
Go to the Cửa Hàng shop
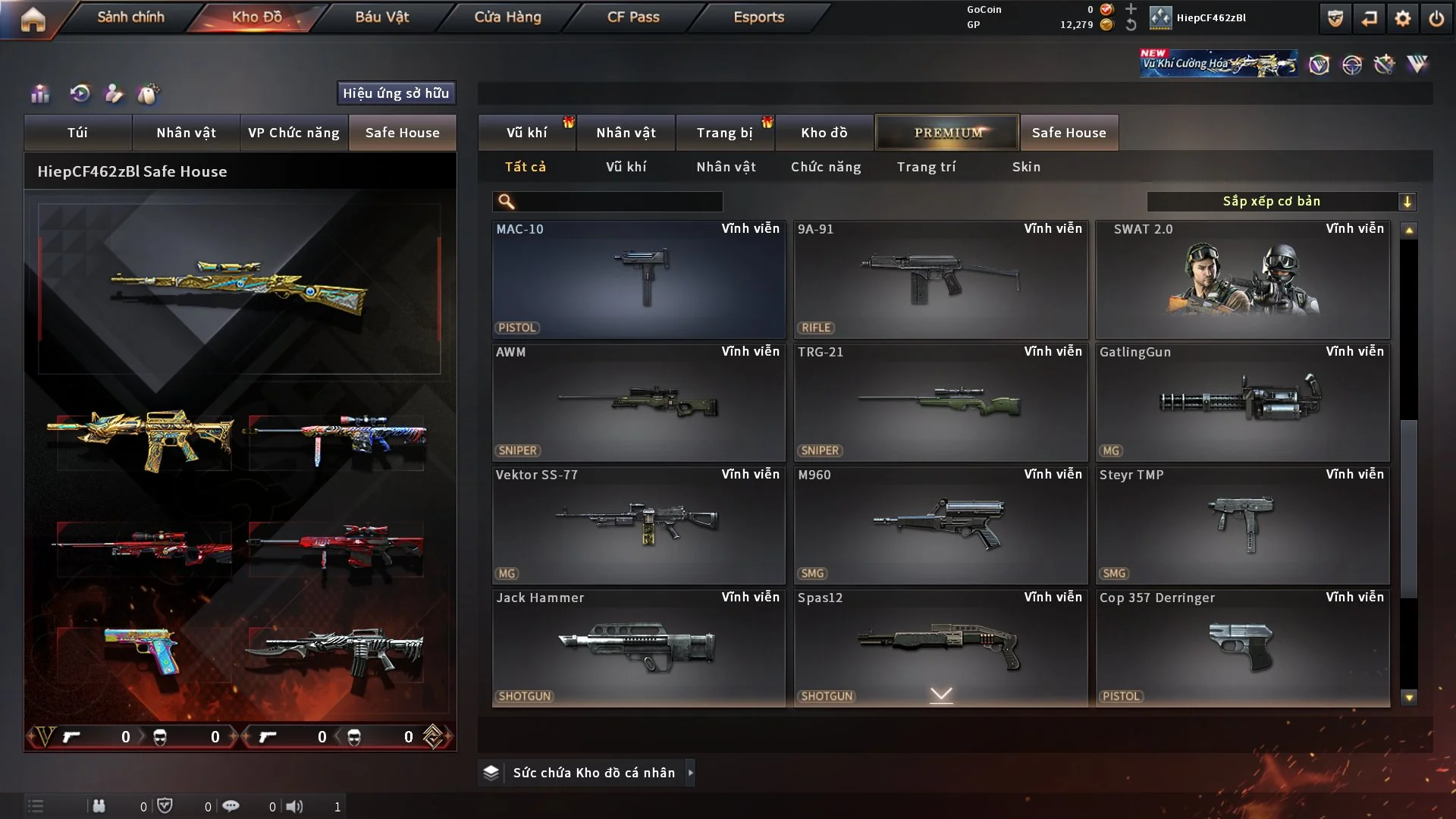pos(507,17)
